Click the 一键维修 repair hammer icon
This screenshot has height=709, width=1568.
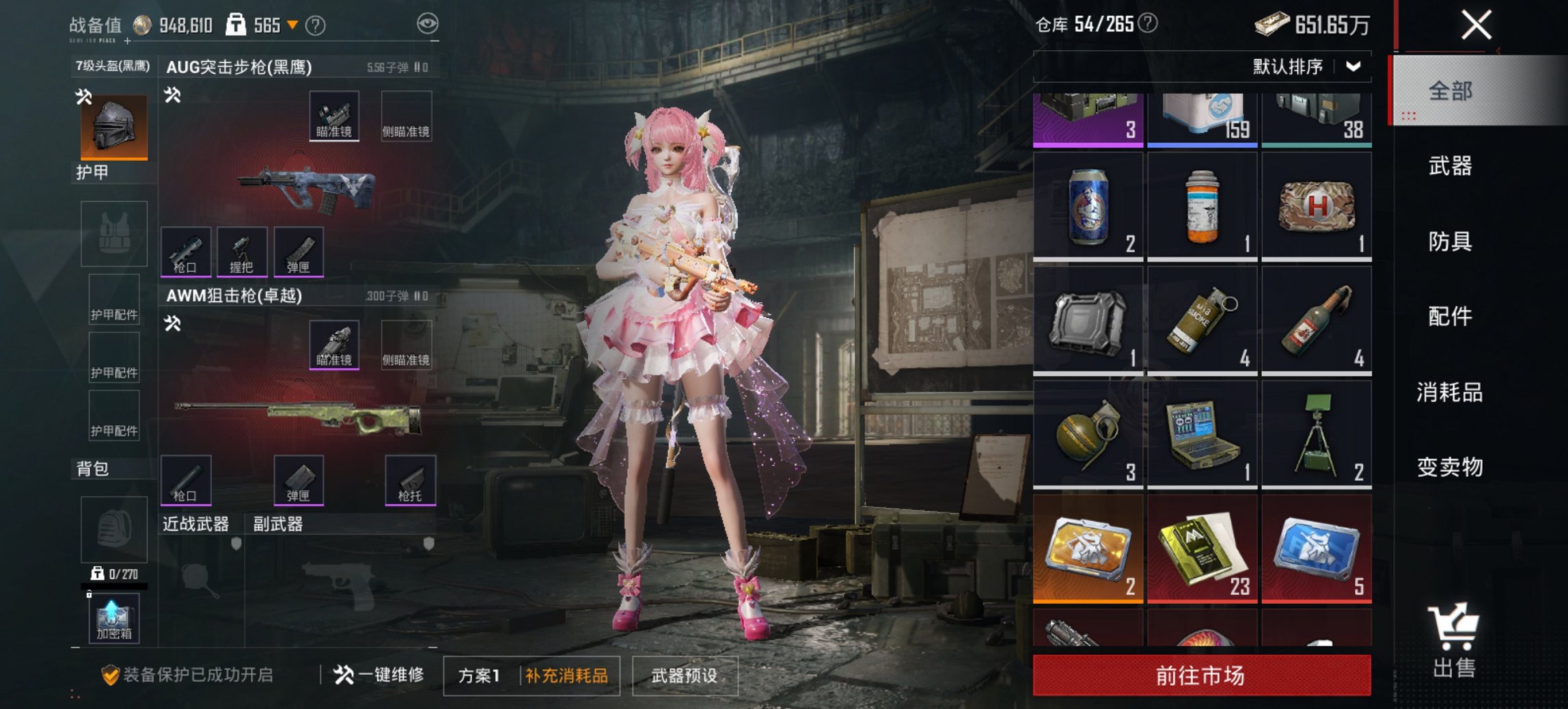pyautogui.click(x=344, y=673)
